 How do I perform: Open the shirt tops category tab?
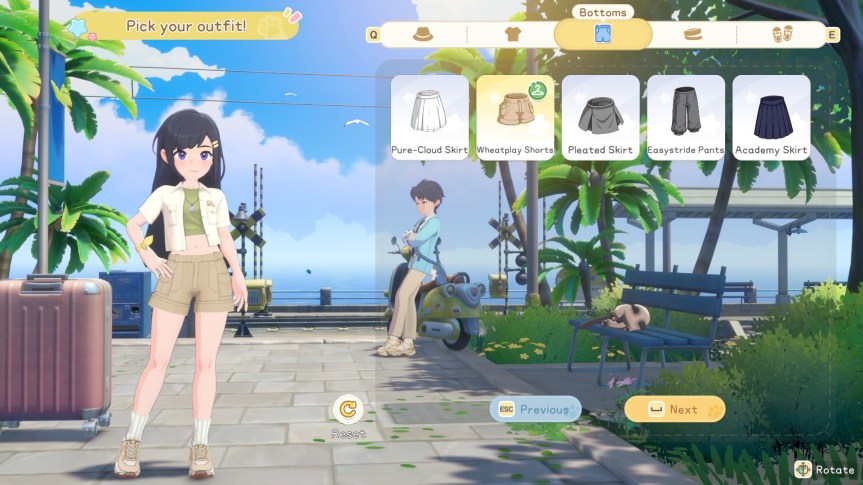coord(513,34)
